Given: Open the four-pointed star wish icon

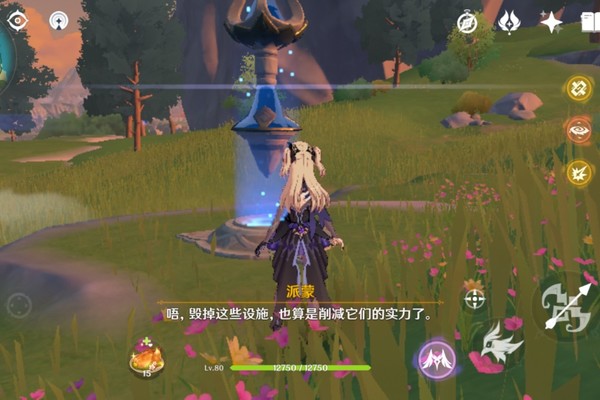Looking at the screenshot, I should [551, 21].
